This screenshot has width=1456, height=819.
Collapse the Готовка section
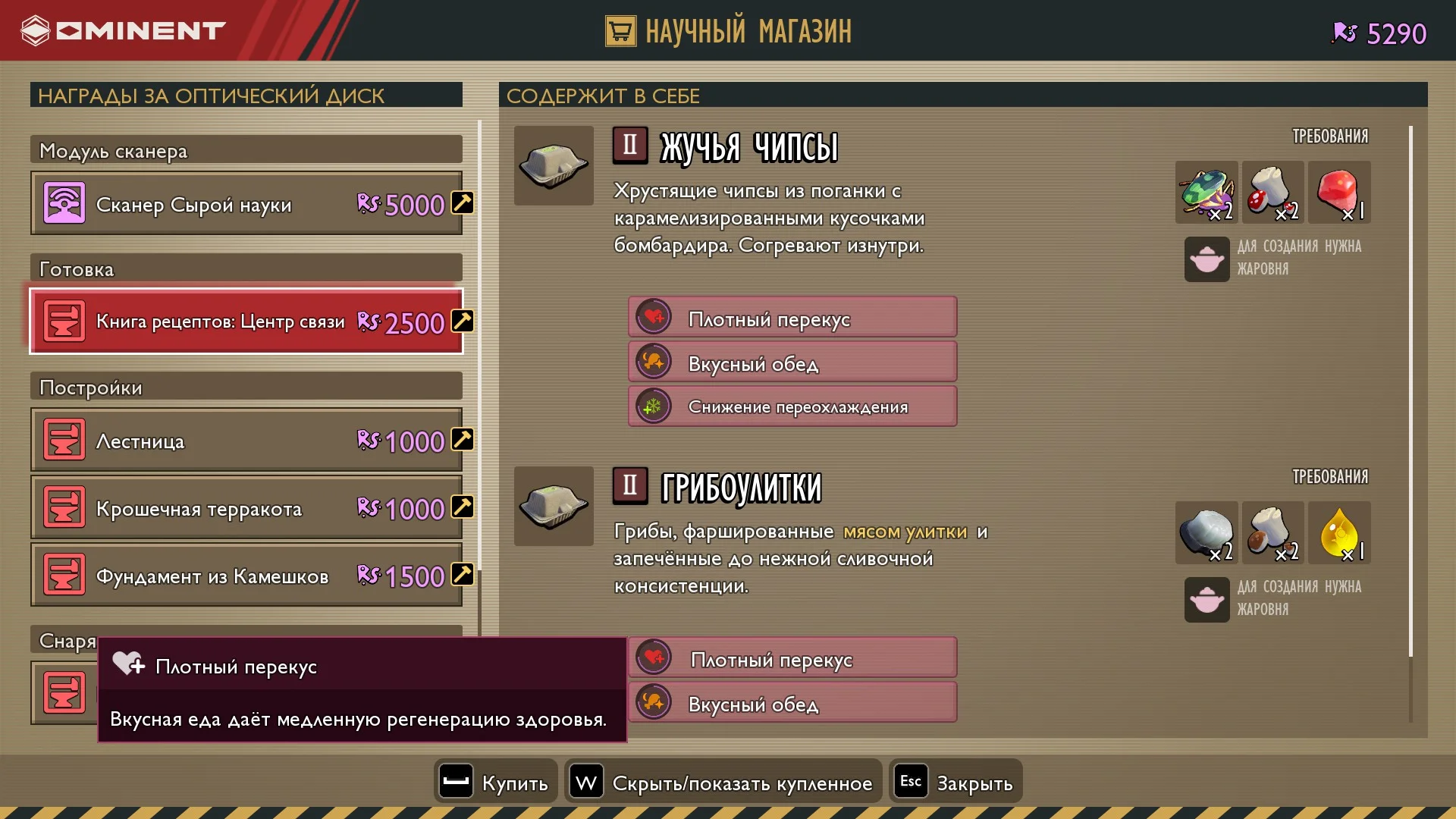[244, 268]
